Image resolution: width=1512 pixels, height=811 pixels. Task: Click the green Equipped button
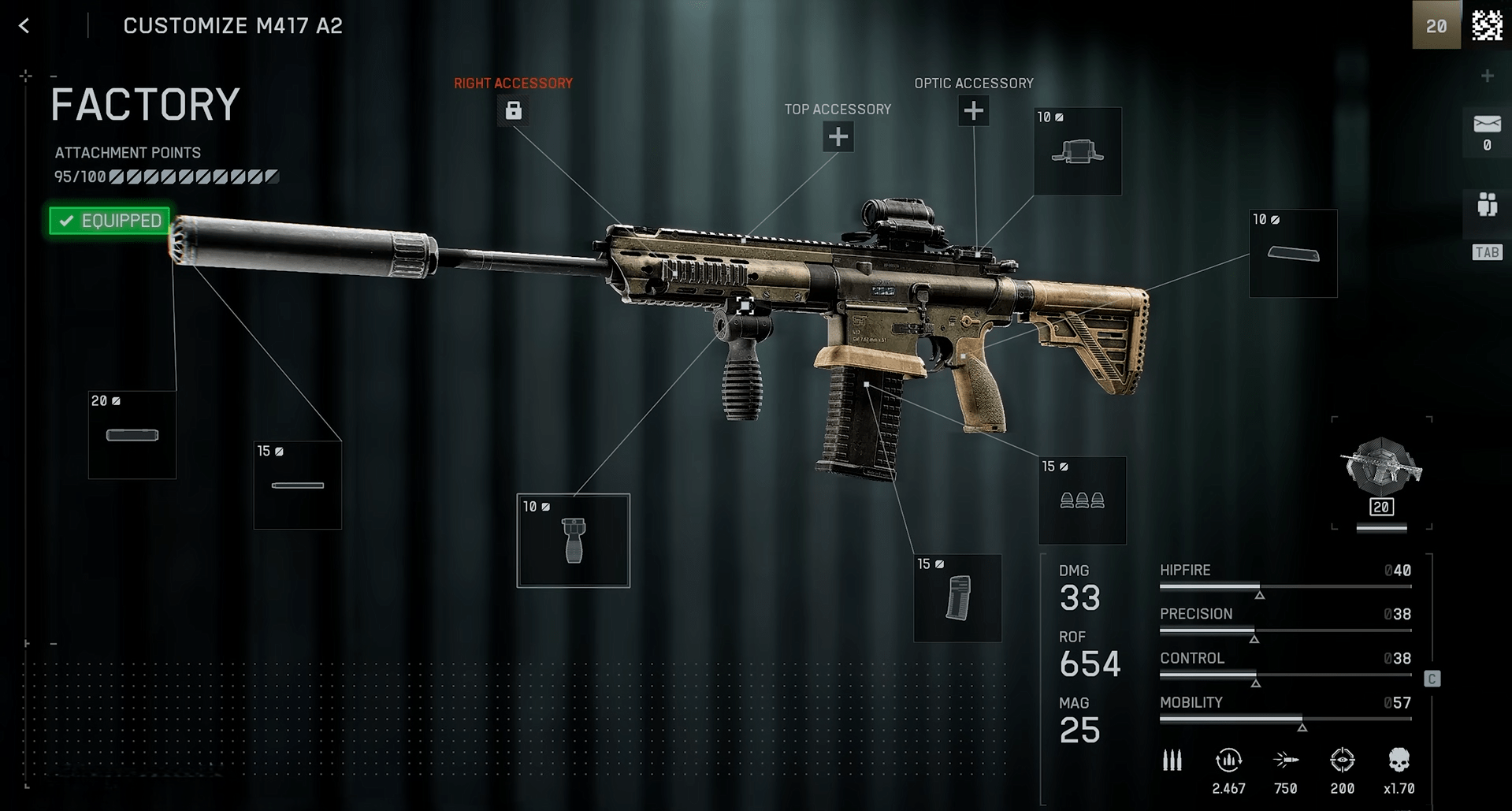[110, 221]
